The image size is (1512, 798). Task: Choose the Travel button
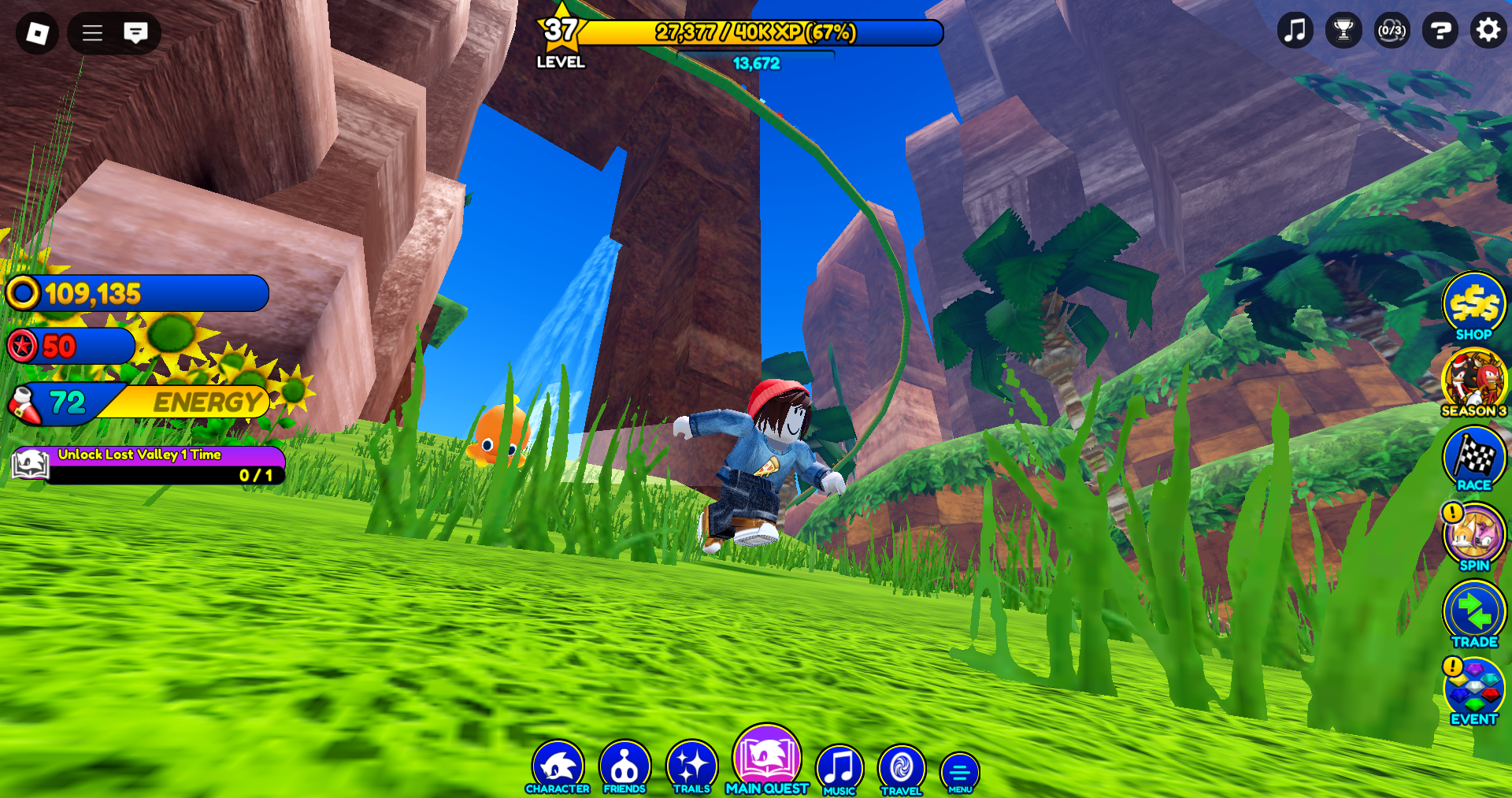tap(901, 769)
